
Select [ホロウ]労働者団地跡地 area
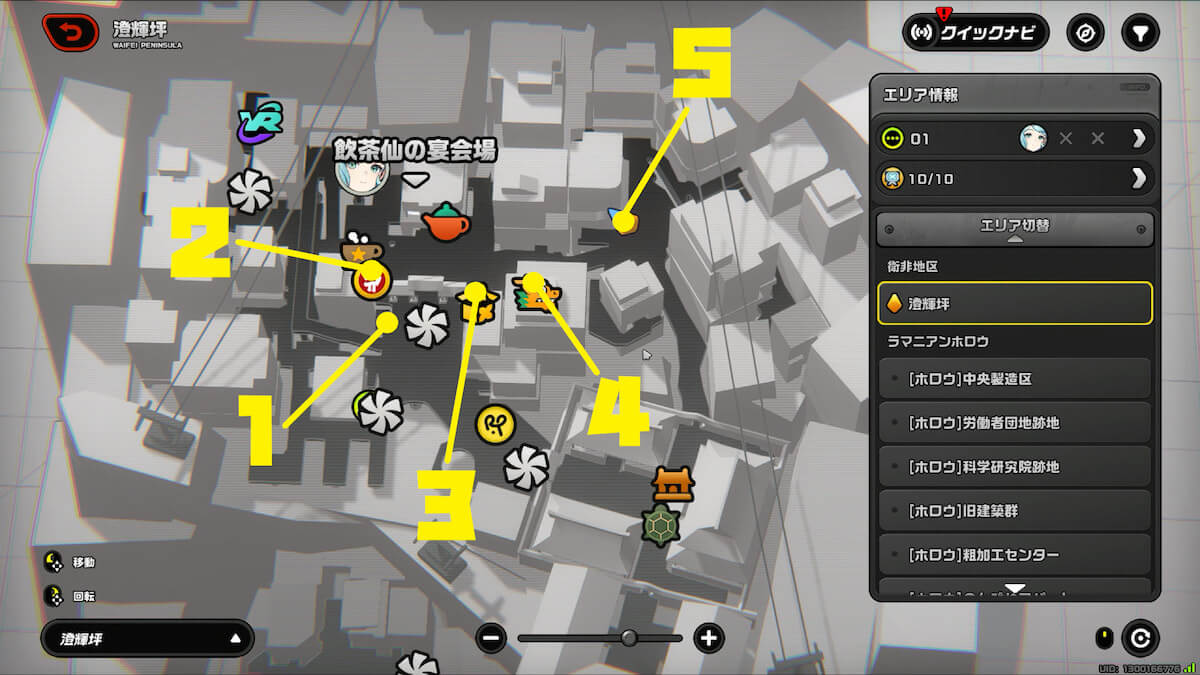click(x=1014, y=423)
